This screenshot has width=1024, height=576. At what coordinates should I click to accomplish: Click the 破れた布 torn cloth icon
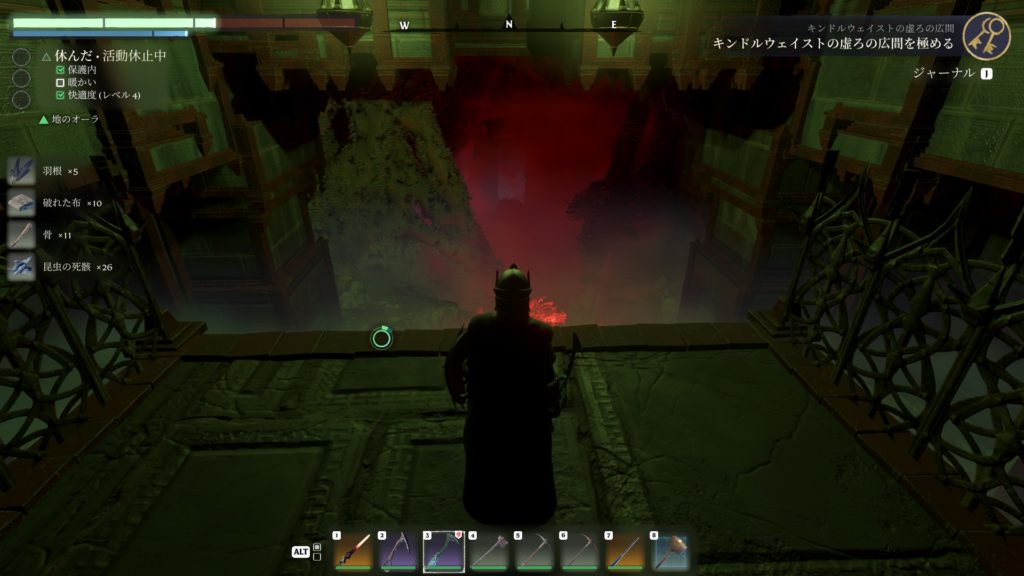tap(23, 203)
